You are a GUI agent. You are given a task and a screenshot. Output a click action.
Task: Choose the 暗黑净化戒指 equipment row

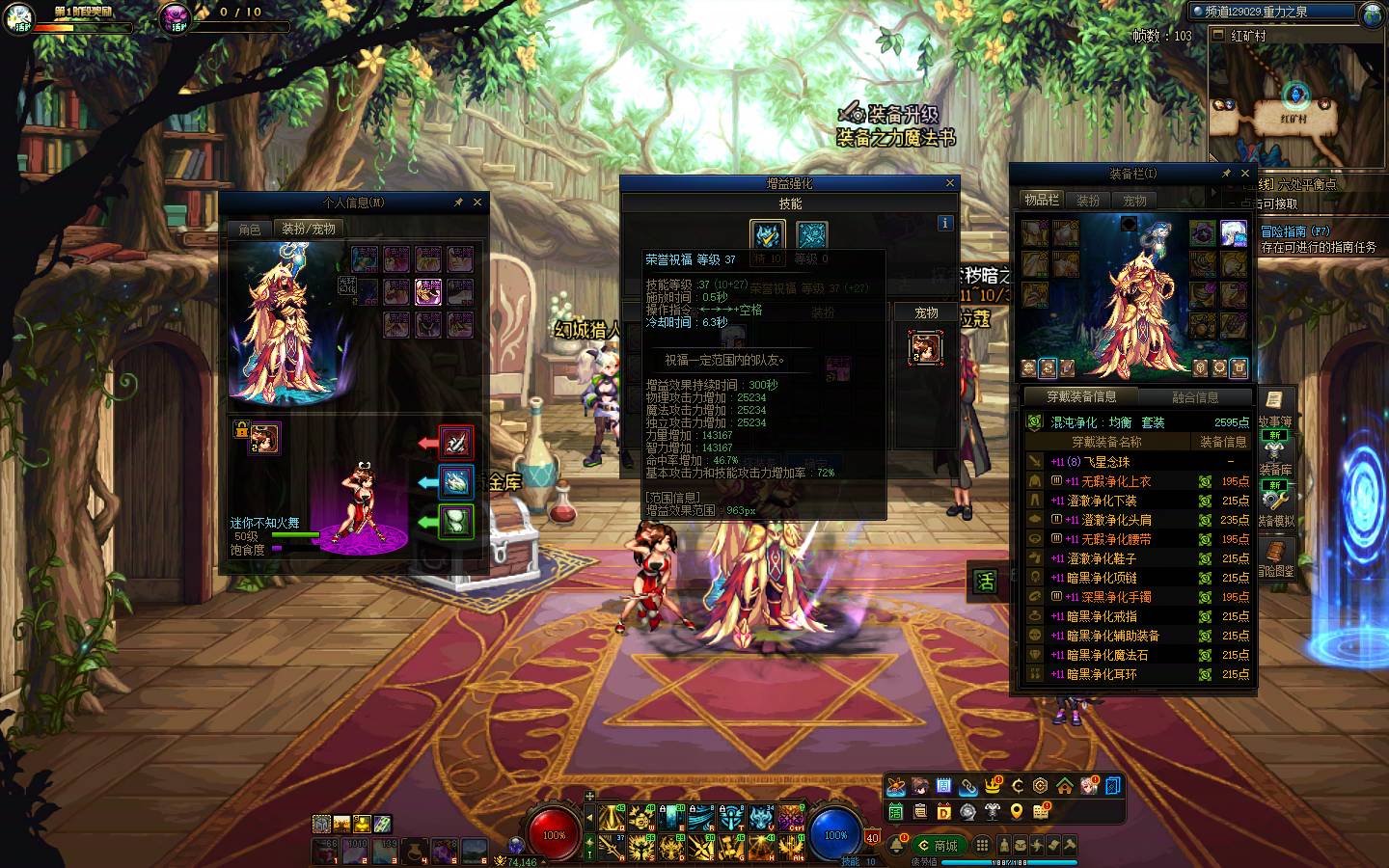point(1102,616)
